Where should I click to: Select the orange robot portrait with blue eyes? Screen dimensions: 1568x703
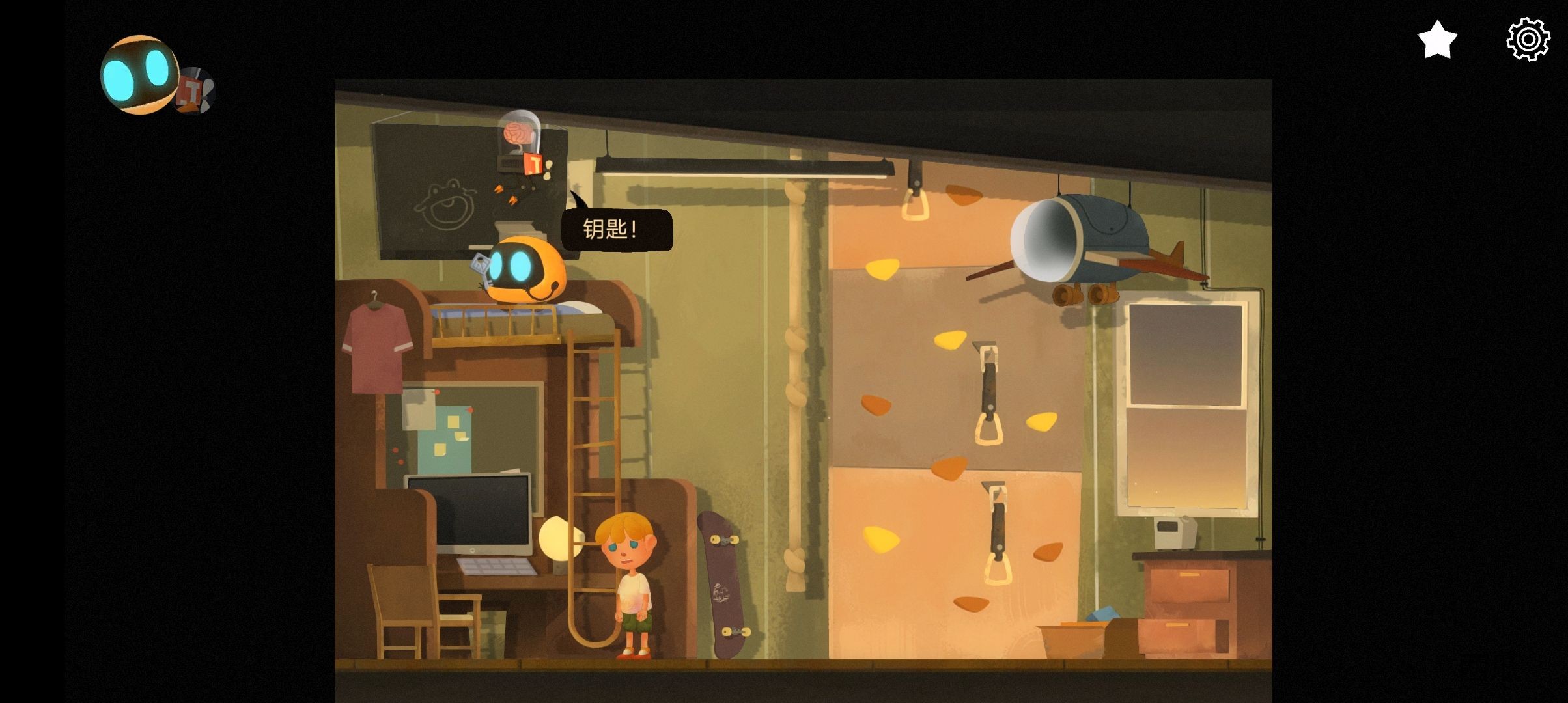(139, 75)
